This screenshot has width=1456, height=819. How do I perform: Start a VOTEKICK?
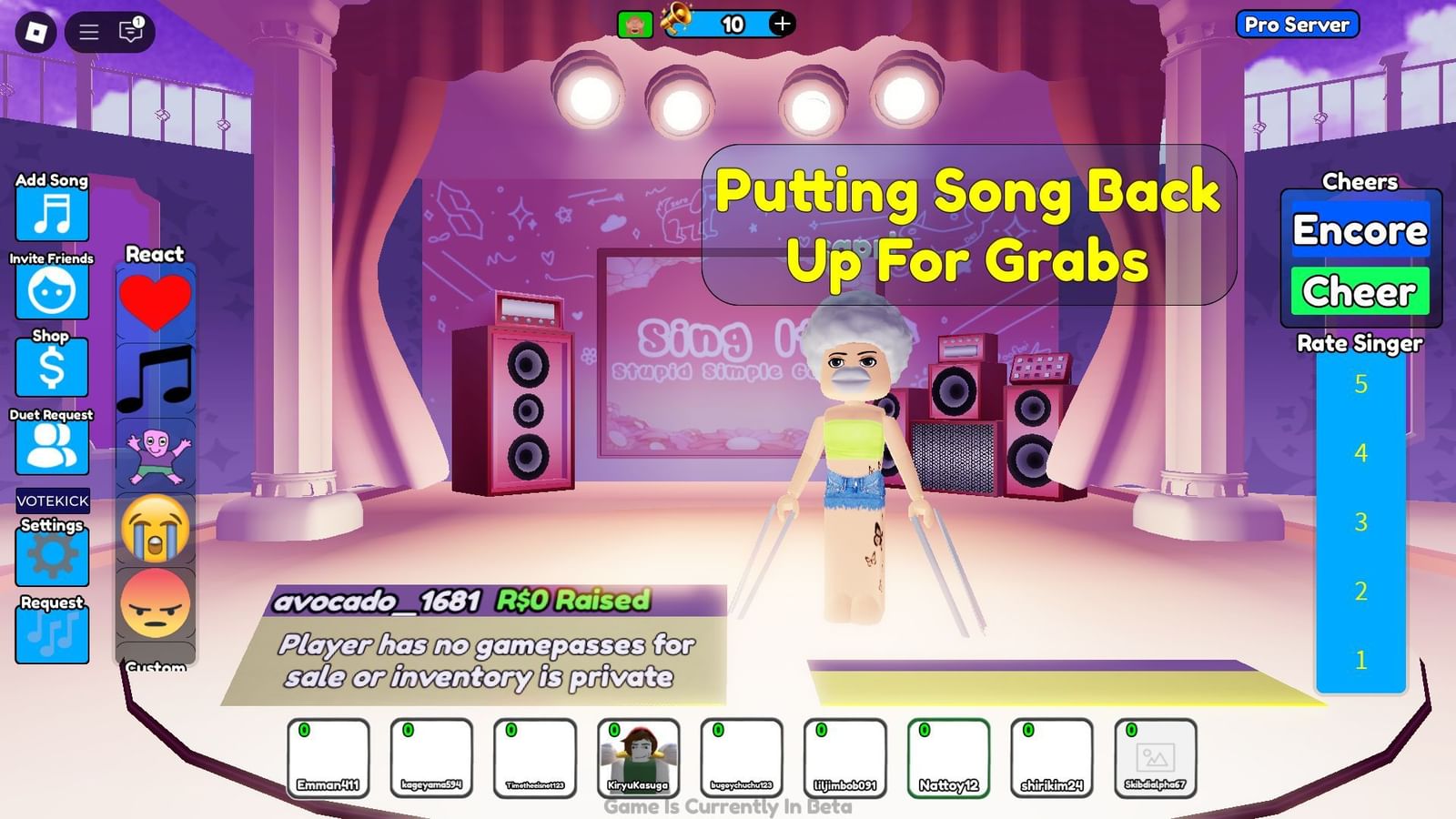click(52, 501)
